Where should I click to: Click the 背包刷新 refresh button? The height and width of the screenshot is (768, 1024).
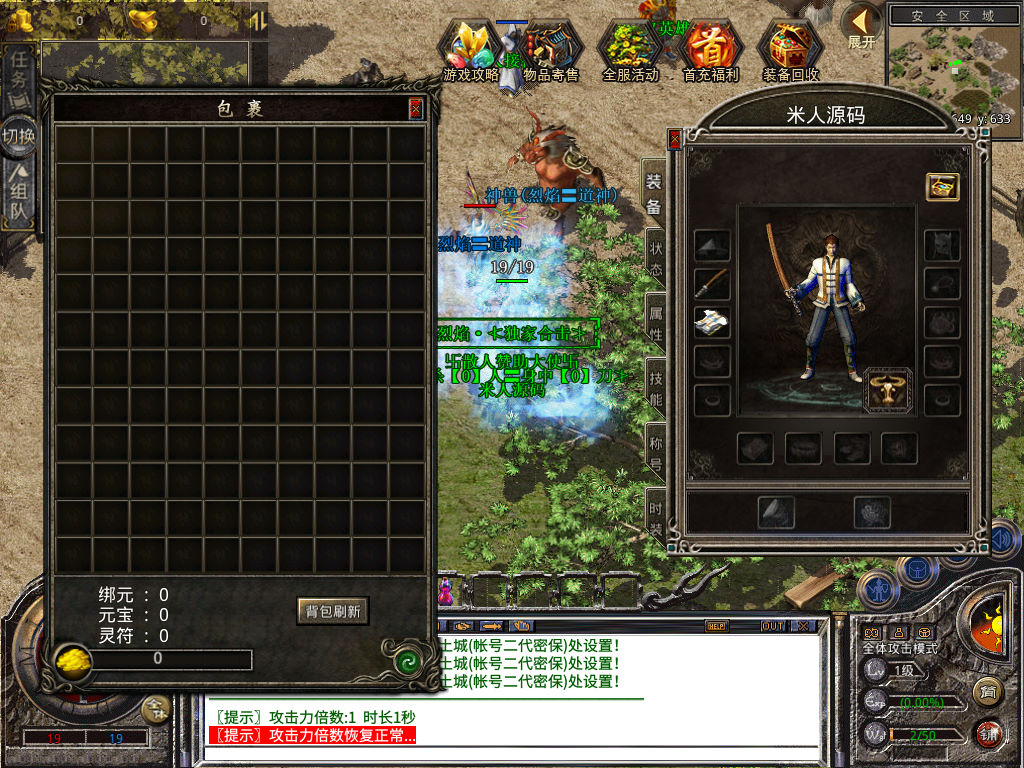[x=333, y=611]
